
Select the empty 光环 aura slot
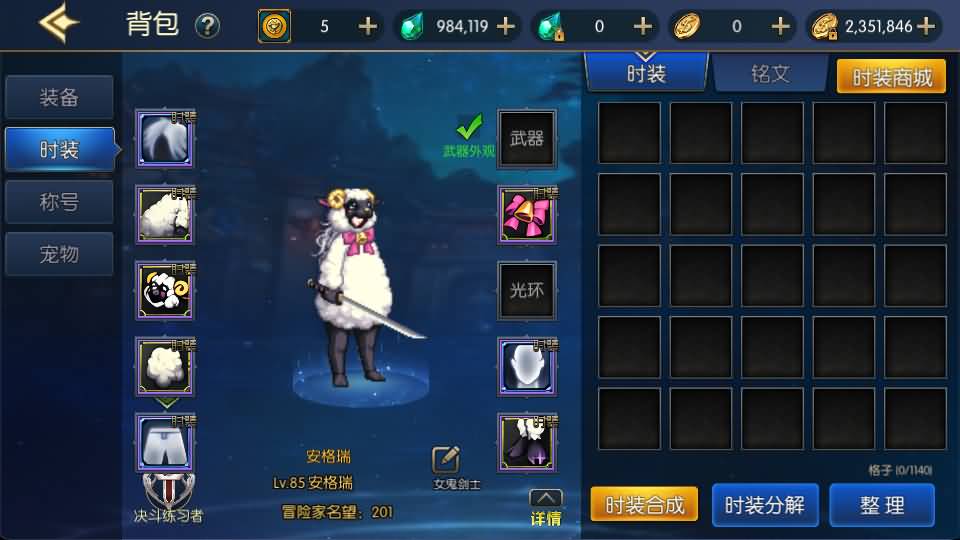527,290
